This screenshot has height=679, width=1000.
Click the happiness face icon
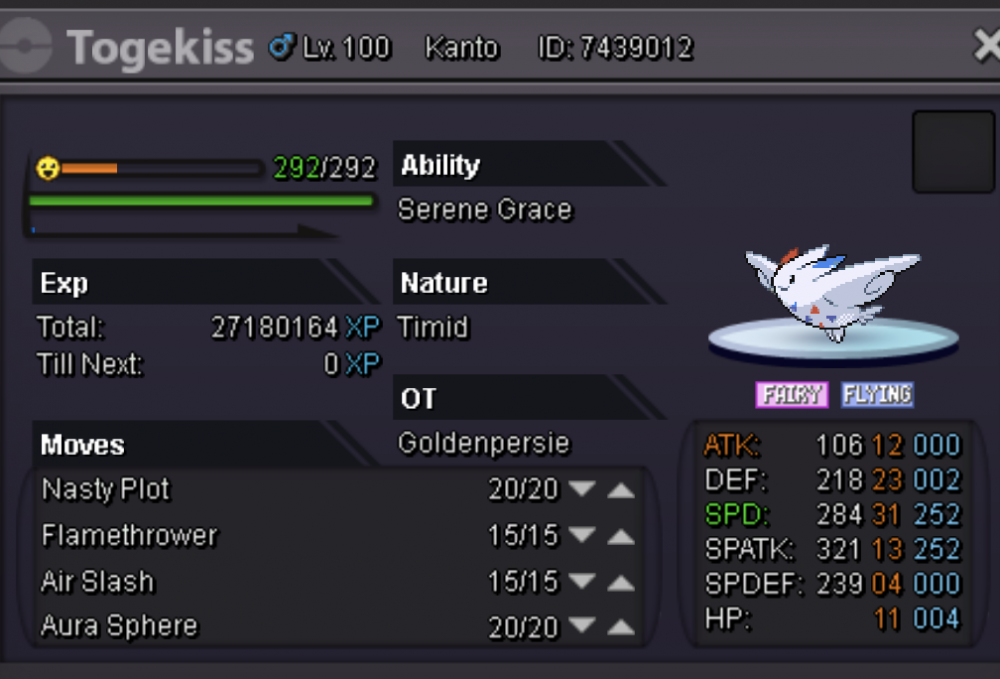coord(47,167)
